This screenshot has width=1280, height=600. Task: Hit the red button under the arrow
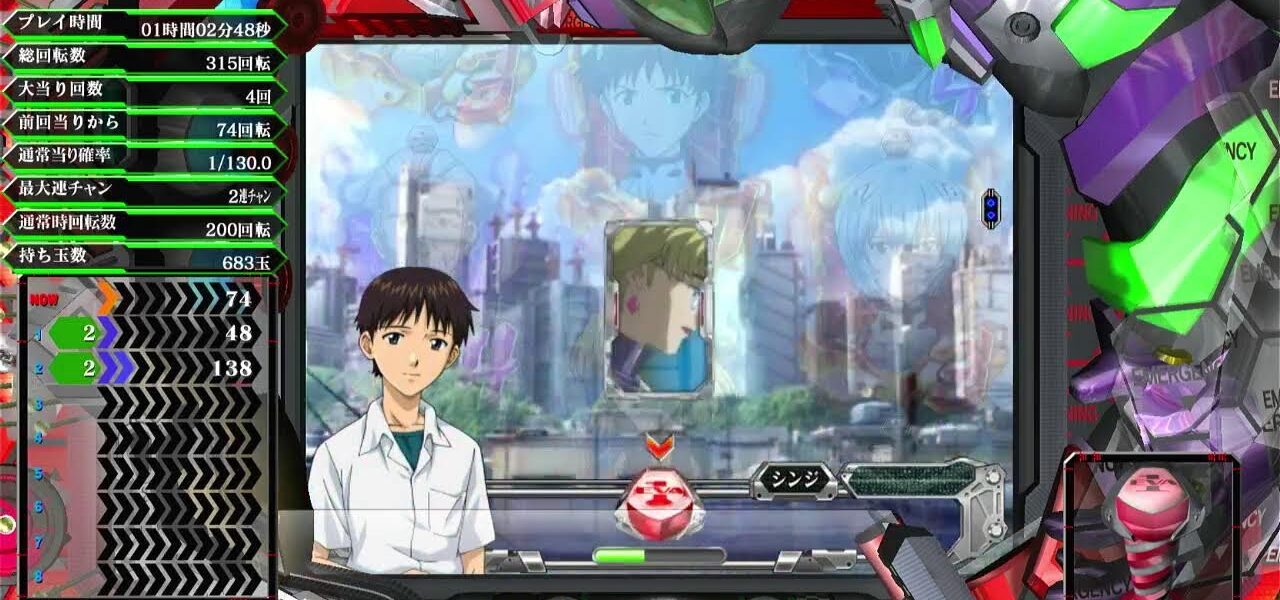tap(659, 503)
